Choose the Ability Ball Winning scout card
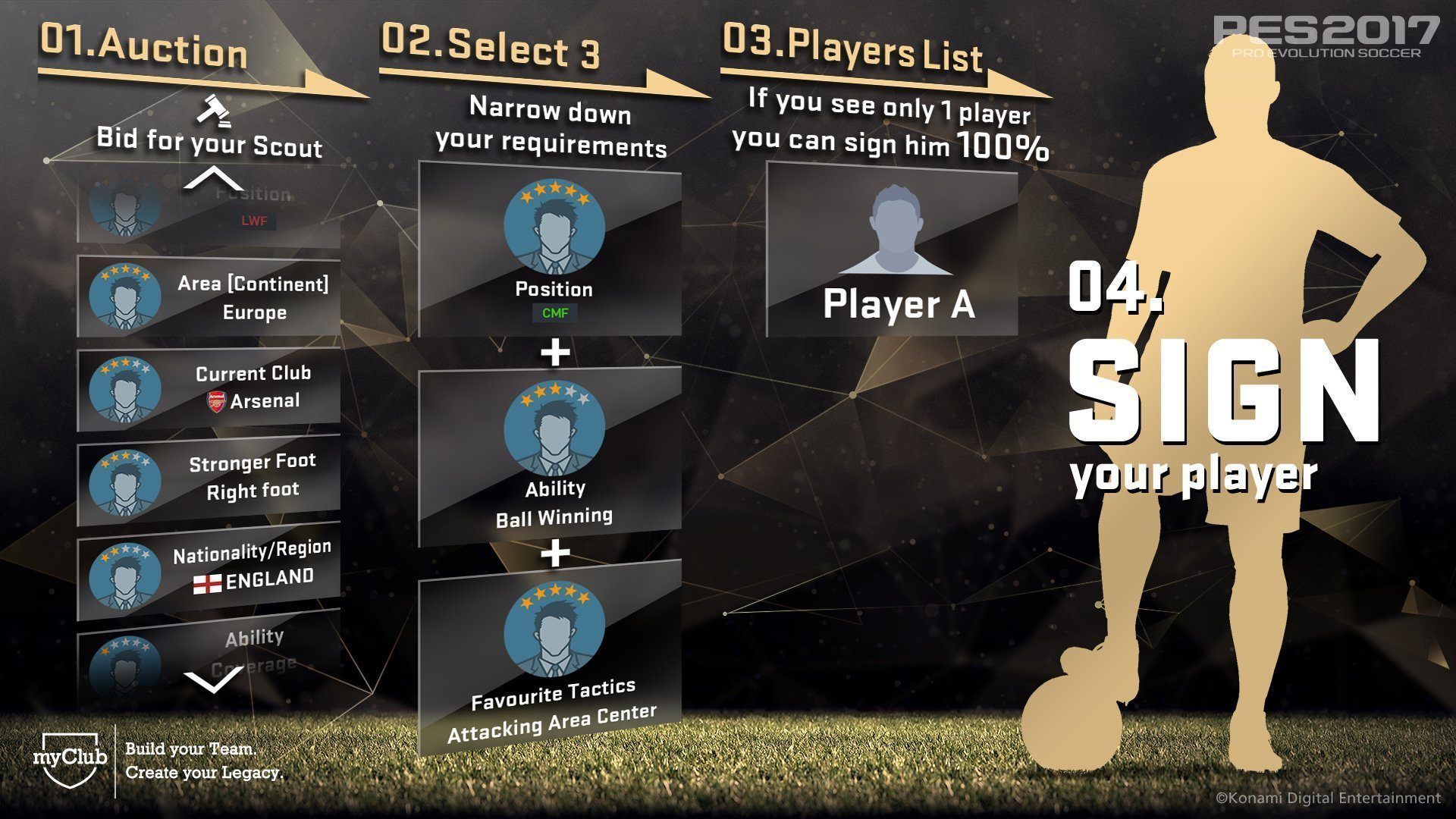This screenshot has width=1456, height=819. (551, 455)
